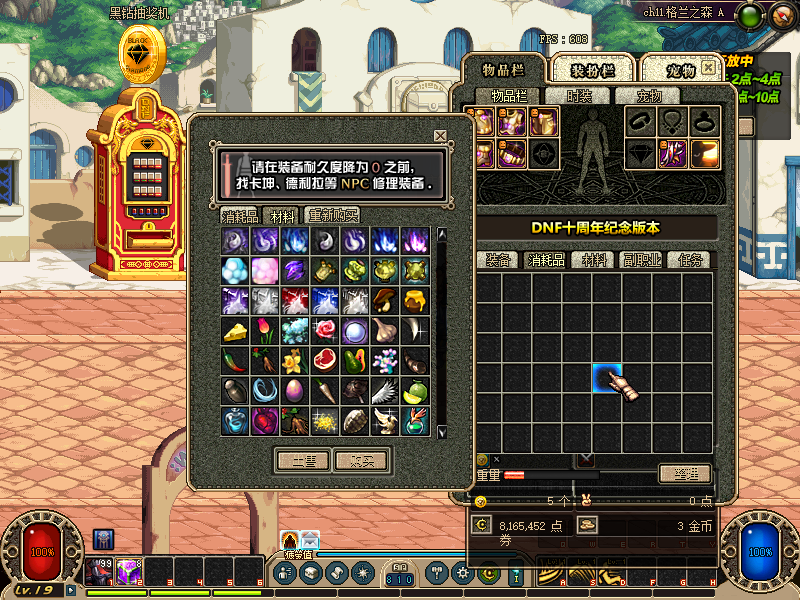Select the highlighted glove item in inventory
The width and height of the screenshot is (800, 600).
(x=608, y=380)
